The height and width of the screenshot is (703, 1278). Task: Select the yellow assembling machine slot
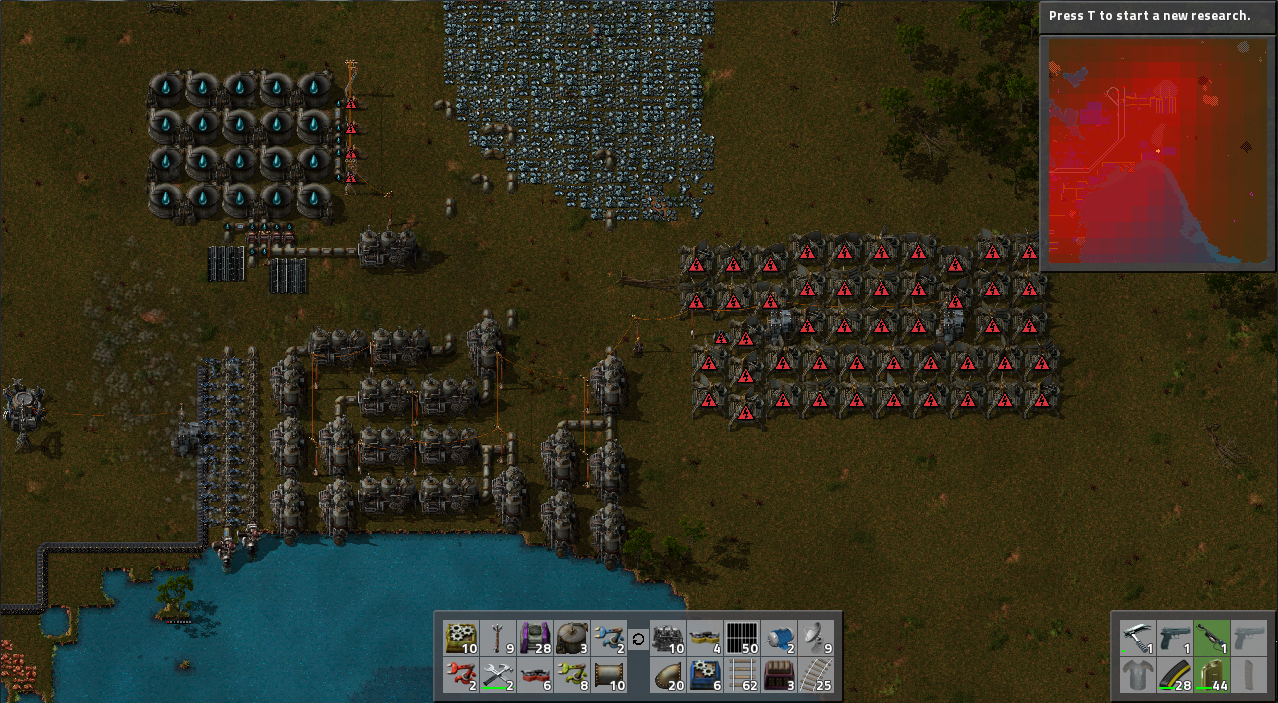[461, 637]
